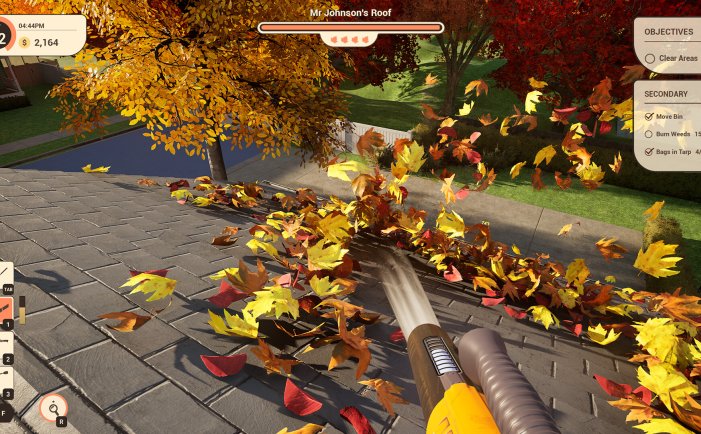The image size is (701, 434).
Task: Select the highlighted leaf blower tool slot
Action: [5, 310]
